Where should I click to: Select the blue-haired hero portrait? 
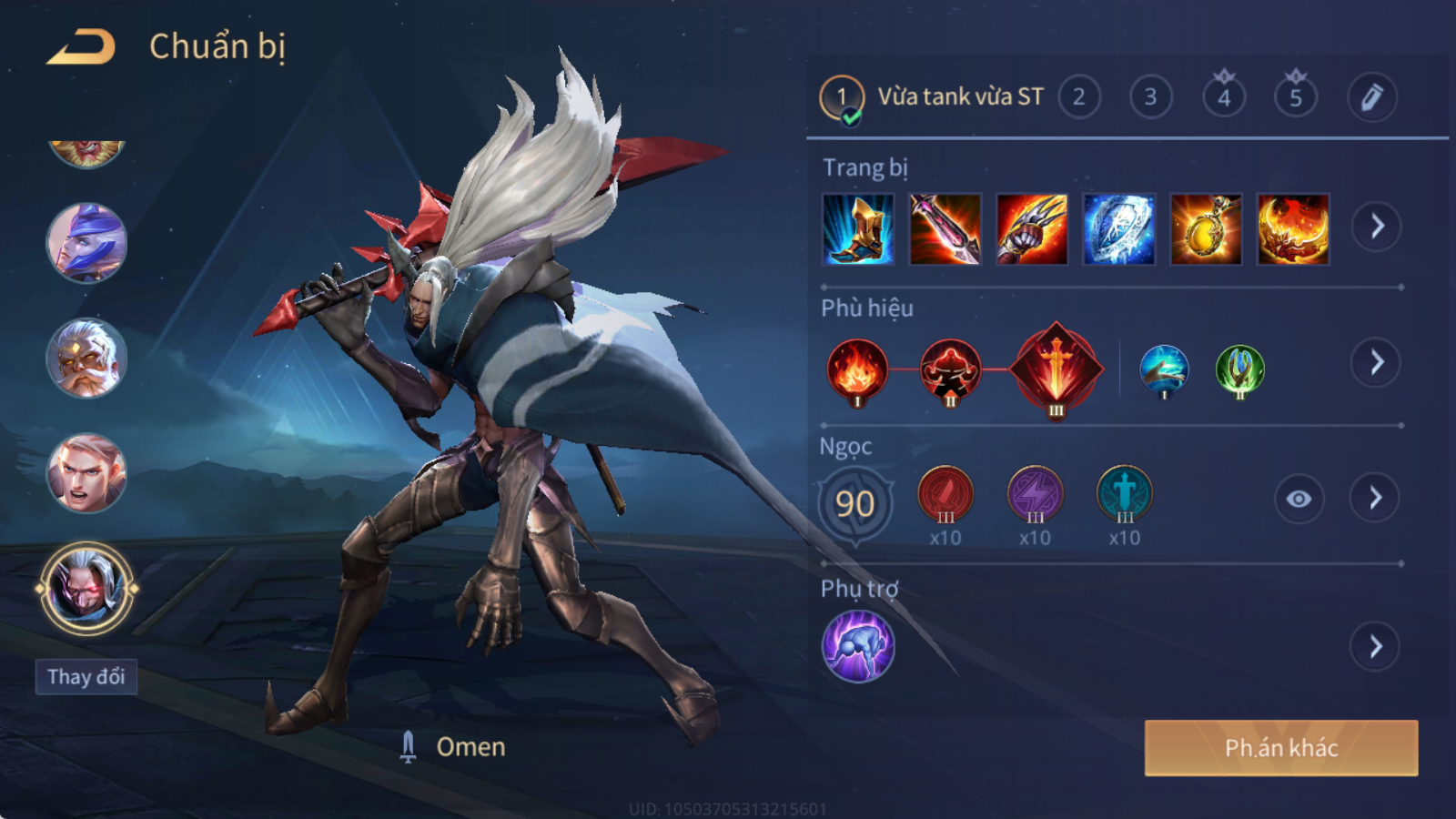(86, 243)
